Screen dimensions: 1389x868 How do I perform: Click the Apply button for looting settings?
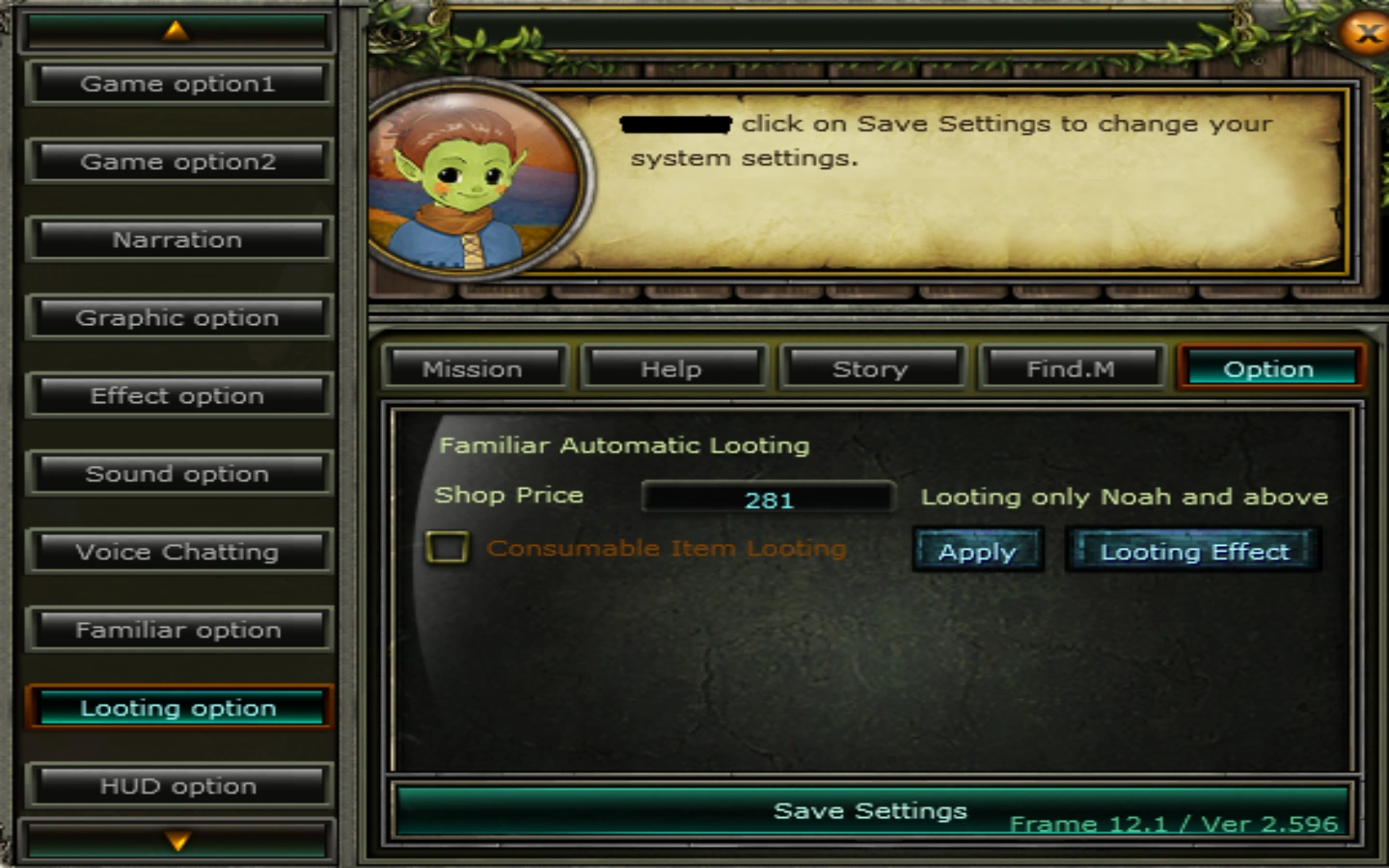[977, 551]
